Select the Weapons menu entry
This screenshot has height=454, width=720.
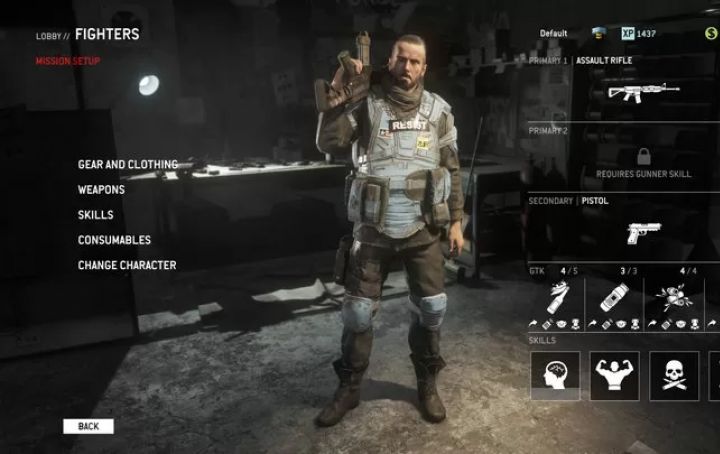(101, 189)
